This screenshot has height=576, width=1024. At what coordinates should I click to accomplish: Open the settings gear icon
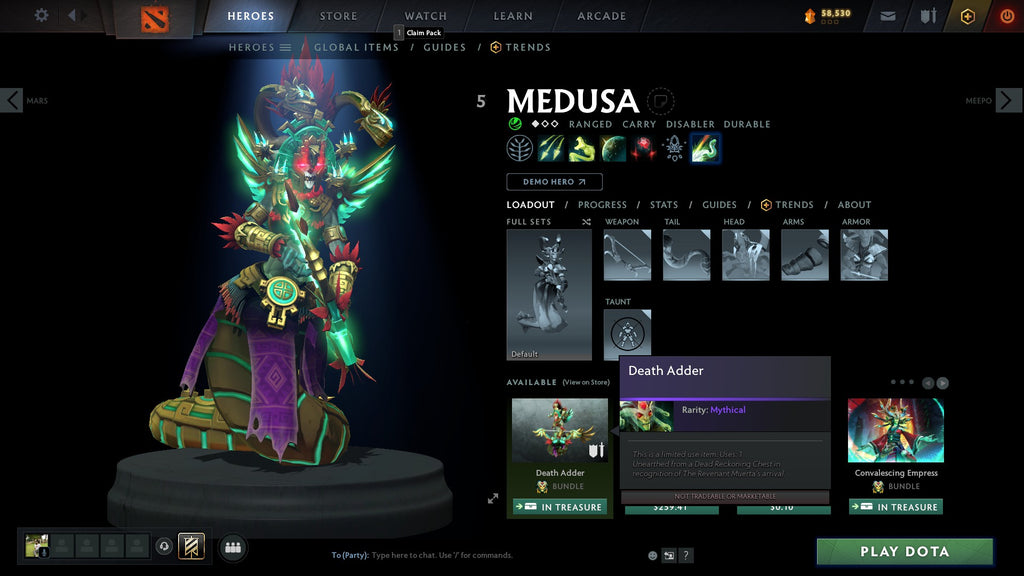pos(41,15)
